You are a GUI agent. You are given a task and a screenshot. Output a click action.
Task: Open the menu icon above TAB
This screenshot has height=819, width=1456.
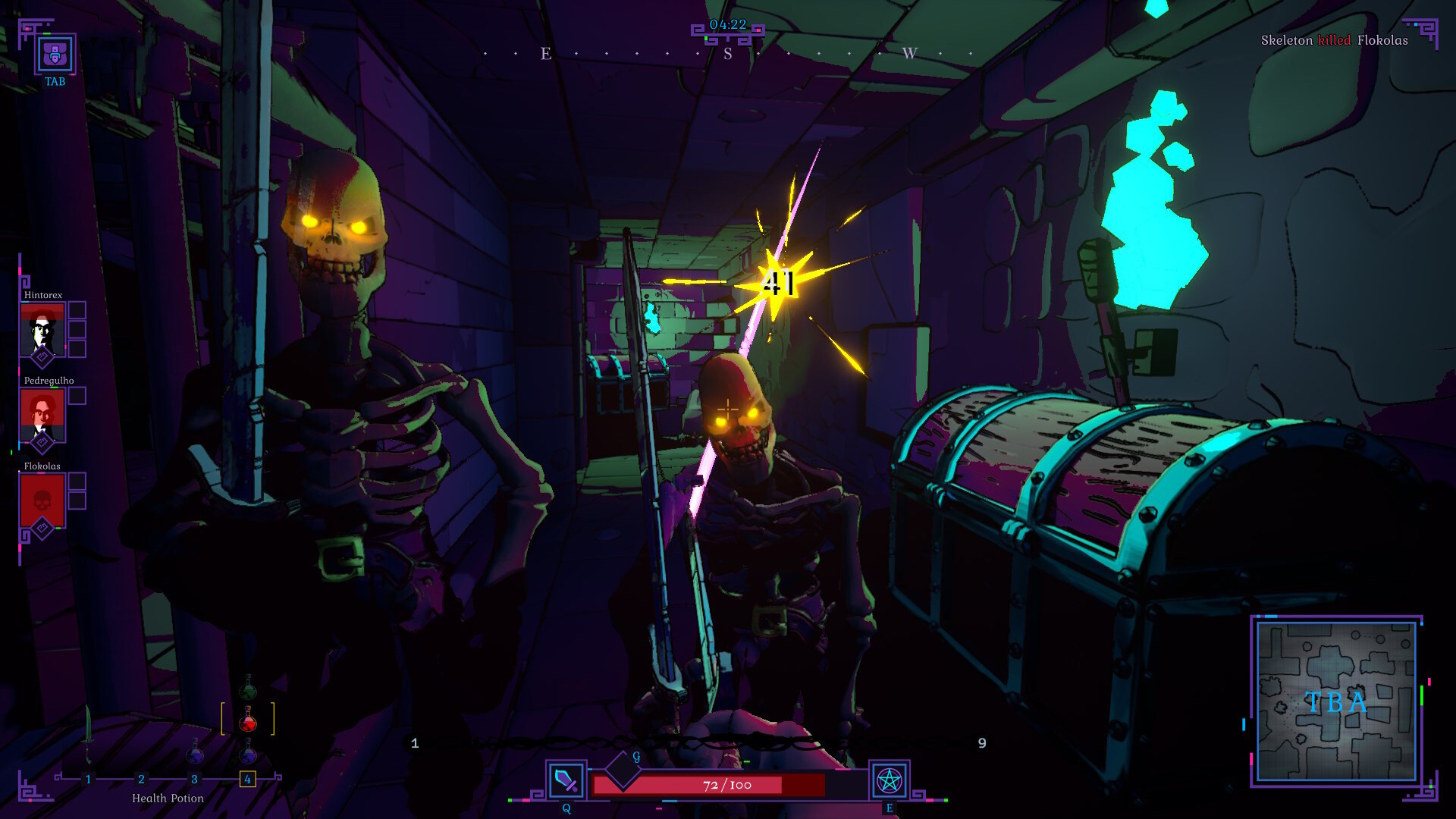55,54
